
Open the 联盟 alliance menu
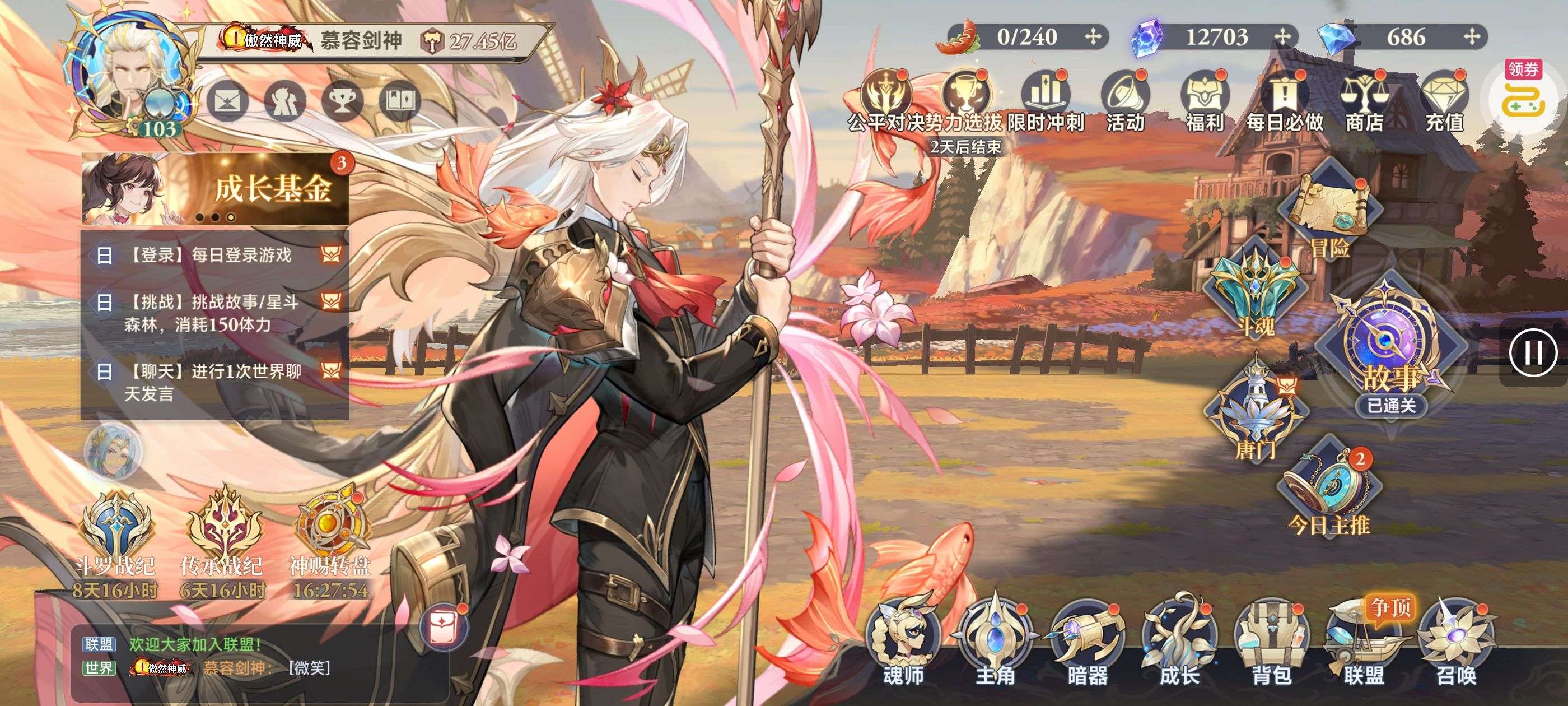(x=1364, y=640)
